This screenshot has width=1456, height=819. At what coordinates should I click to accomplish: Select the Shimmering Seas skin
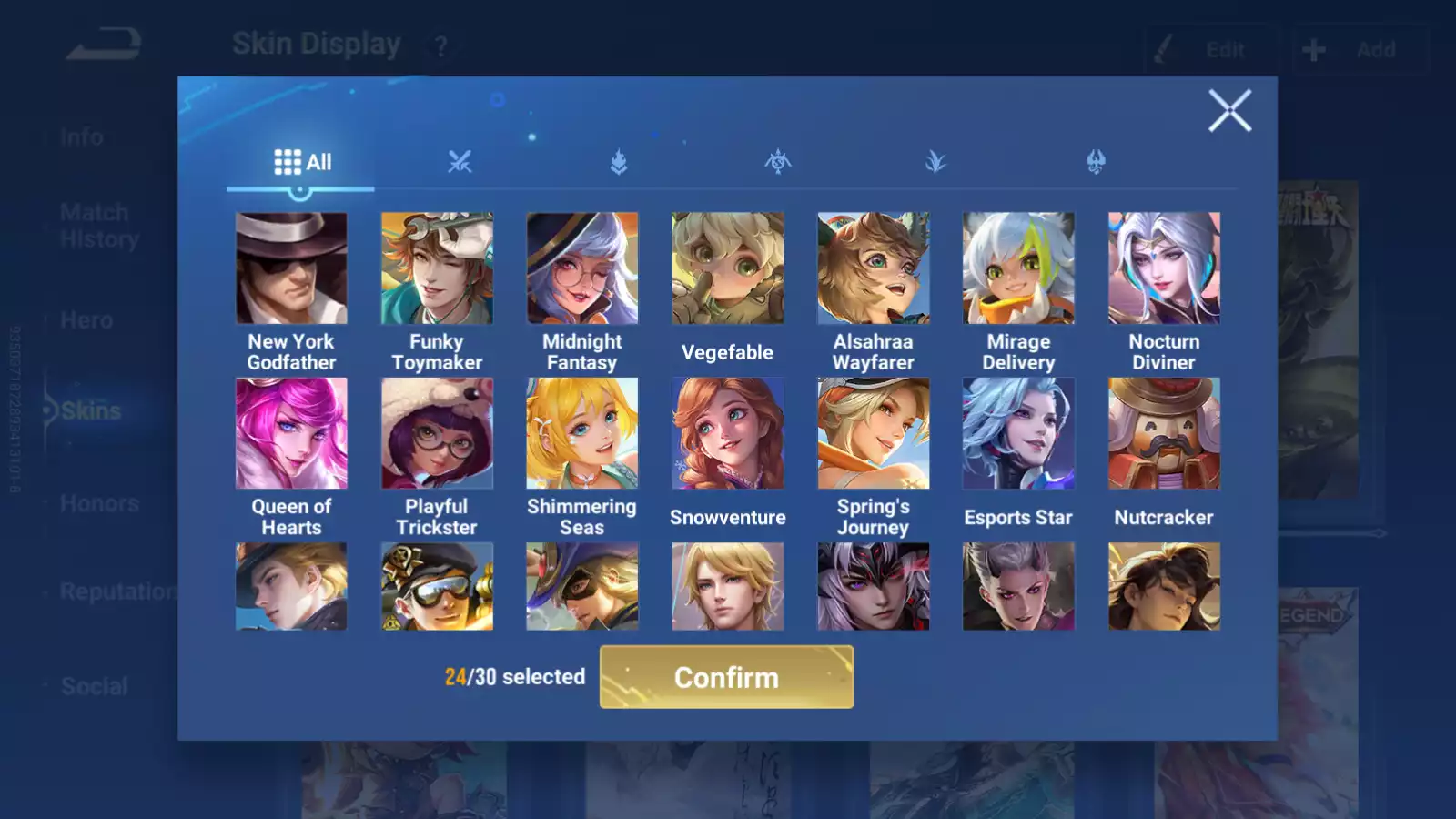point(582,433)
